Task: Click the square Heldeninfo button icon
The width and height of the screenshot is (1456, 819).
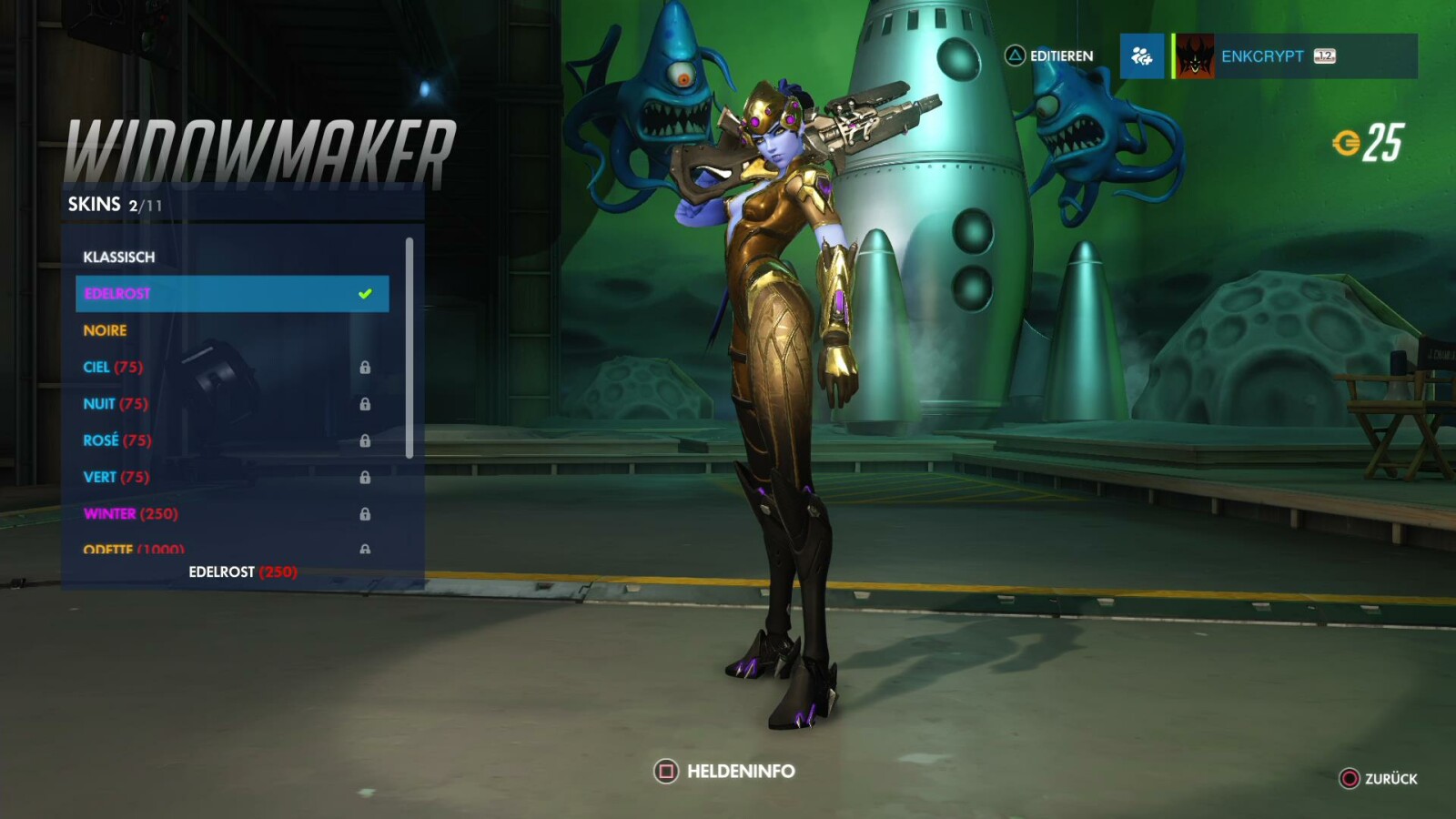Action: pos(665,771)
